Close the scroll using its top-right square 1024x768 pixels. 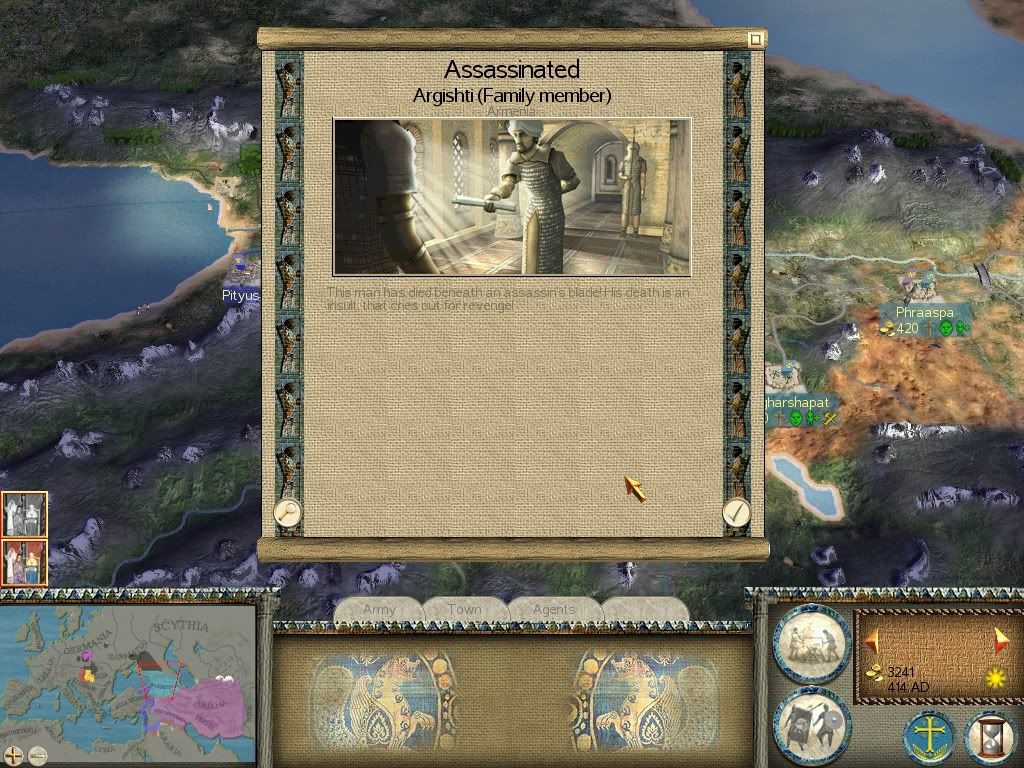tap(756, 39)
